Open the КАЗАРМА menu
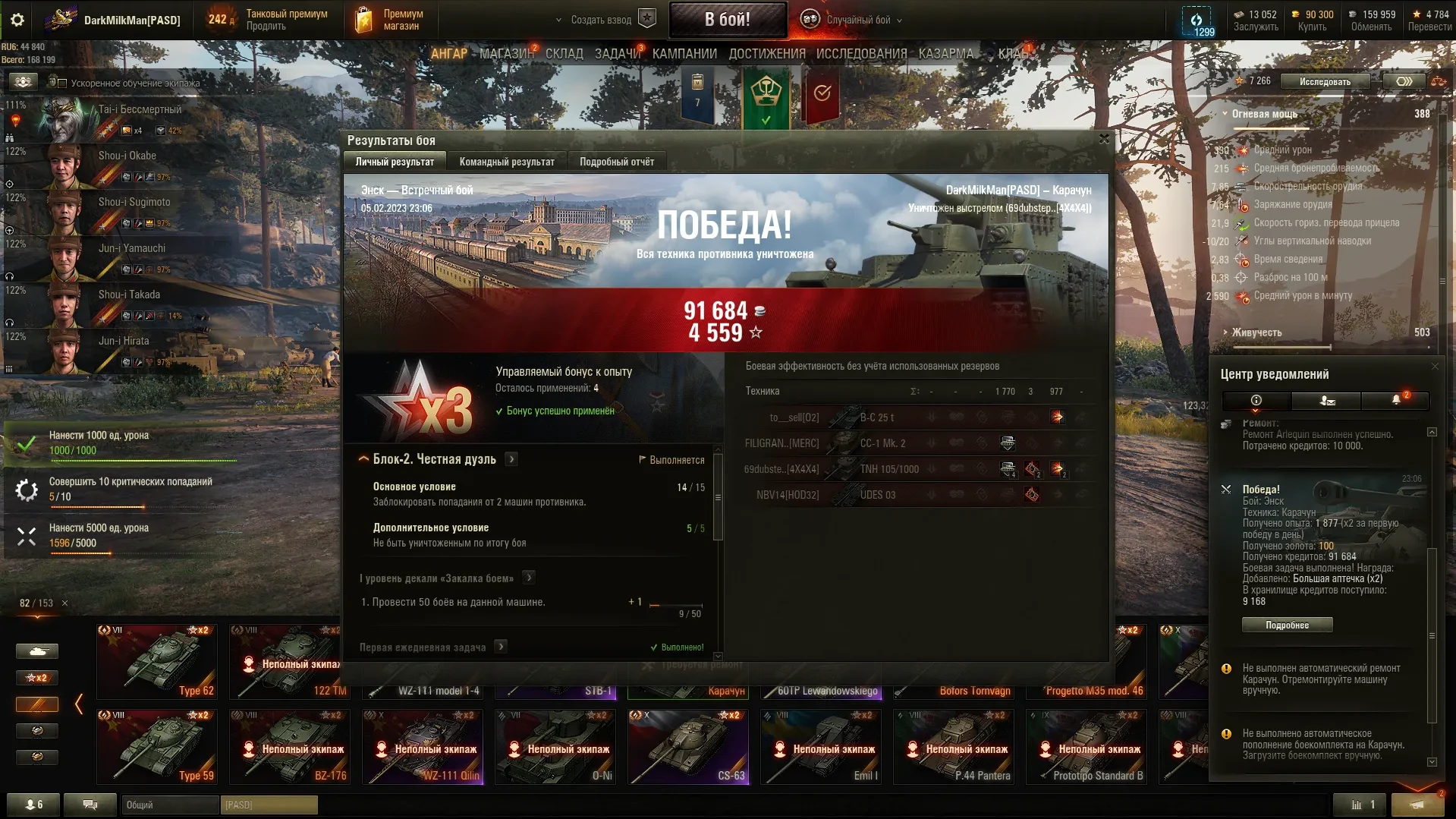The height and width of the screenshot is (819, 1456). tap(945, 54)
